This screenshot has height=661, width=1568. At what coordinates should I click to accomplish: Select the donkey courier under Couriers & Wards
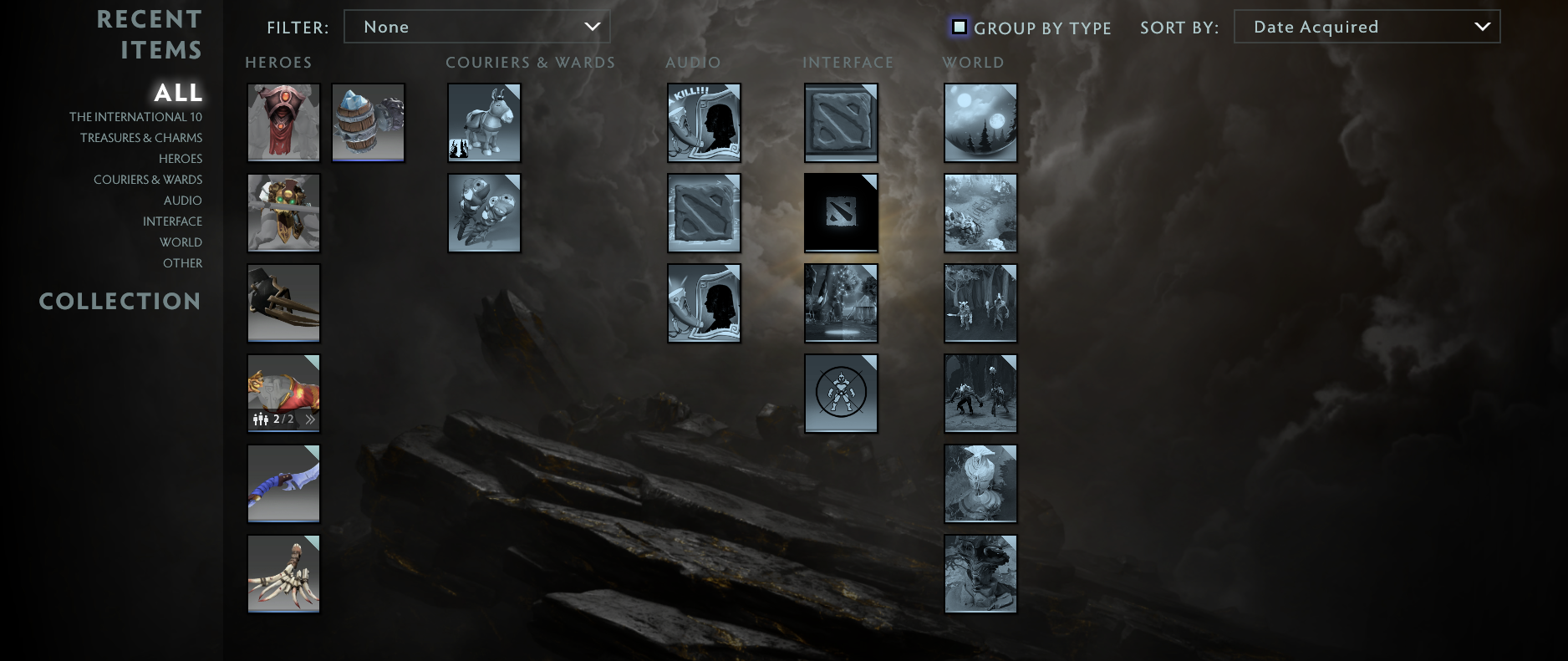[484, 122]
